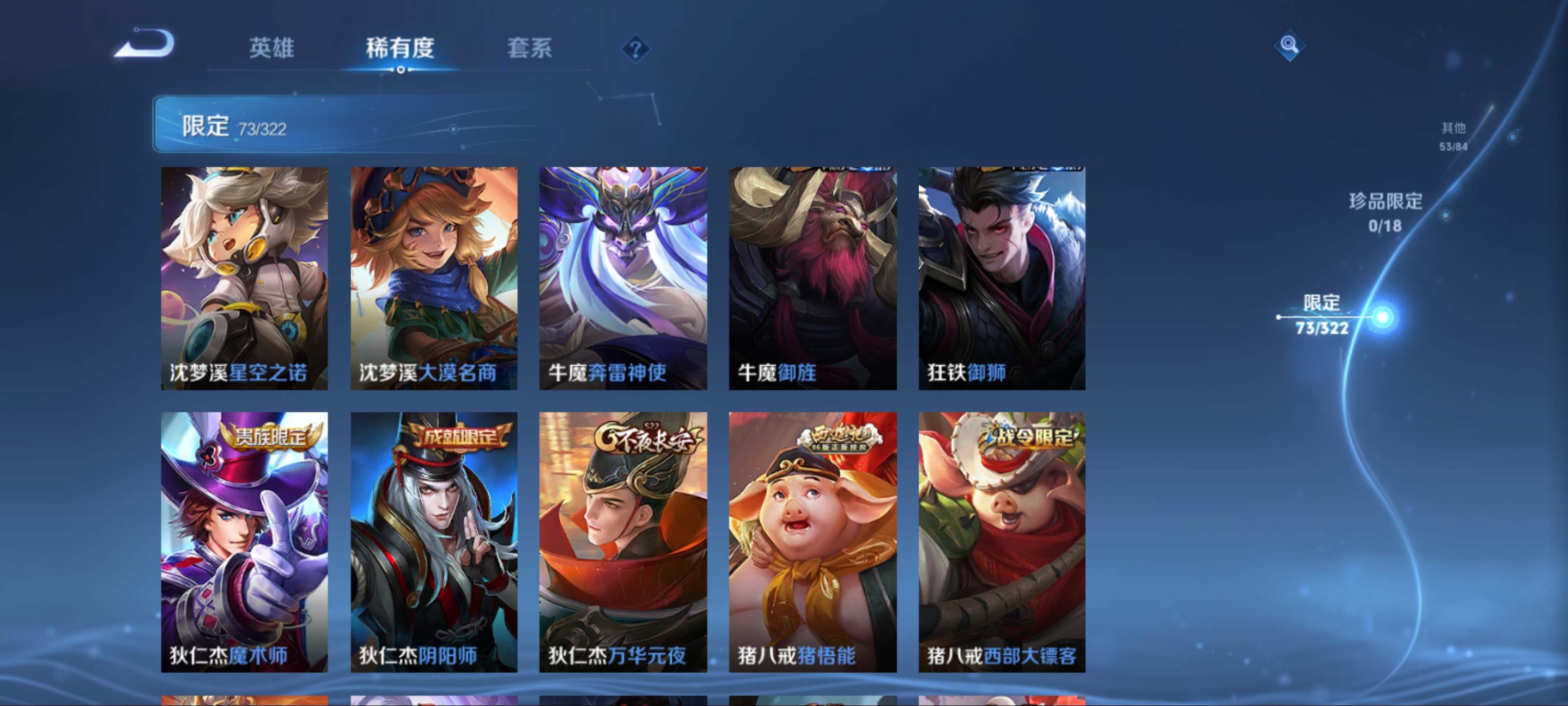The image size is (1568, 706).
Task: Select the 稀有度 tab
Action: 400,48
